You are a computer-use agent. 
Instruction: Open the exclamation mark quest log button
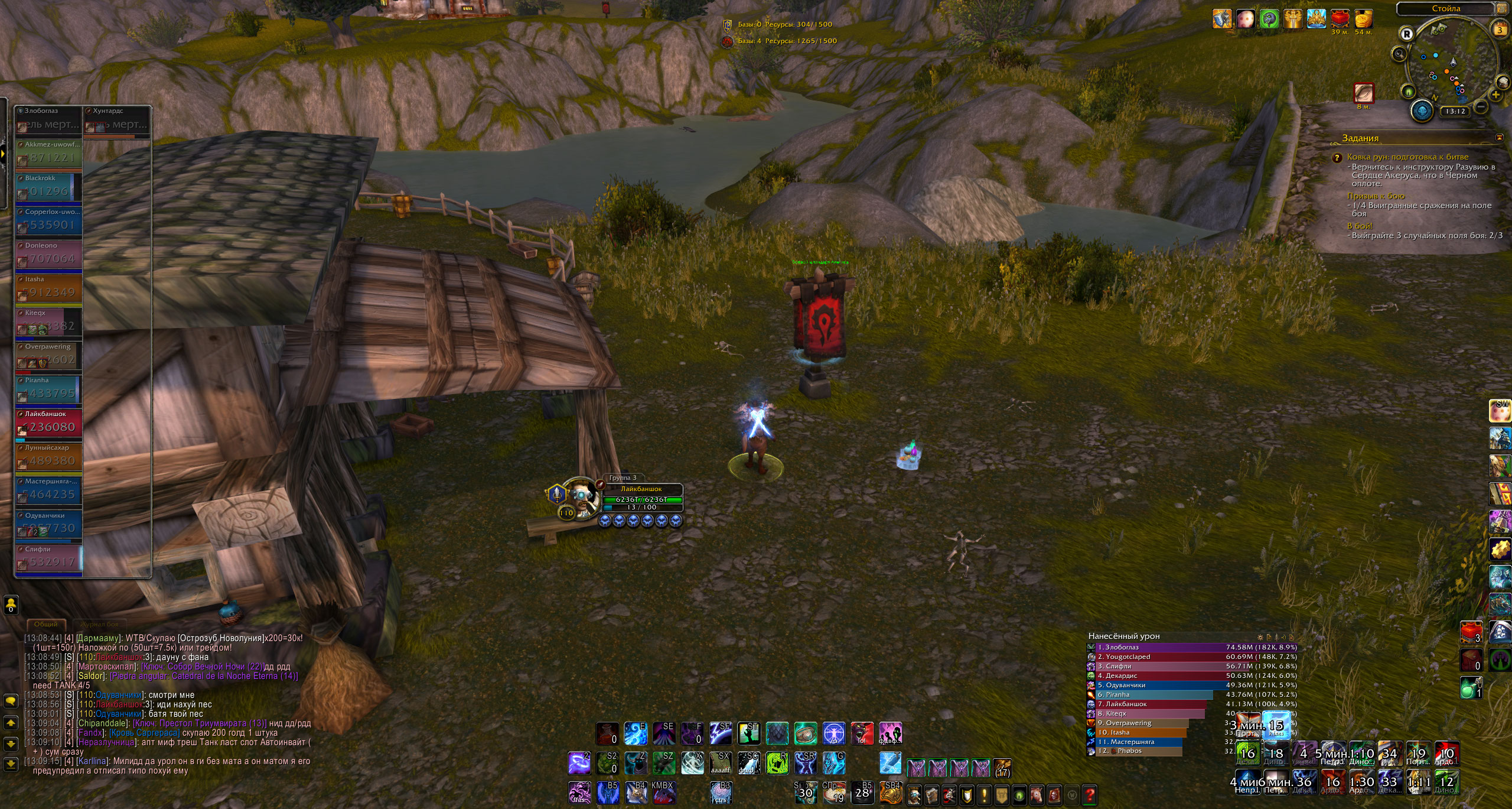984,795
